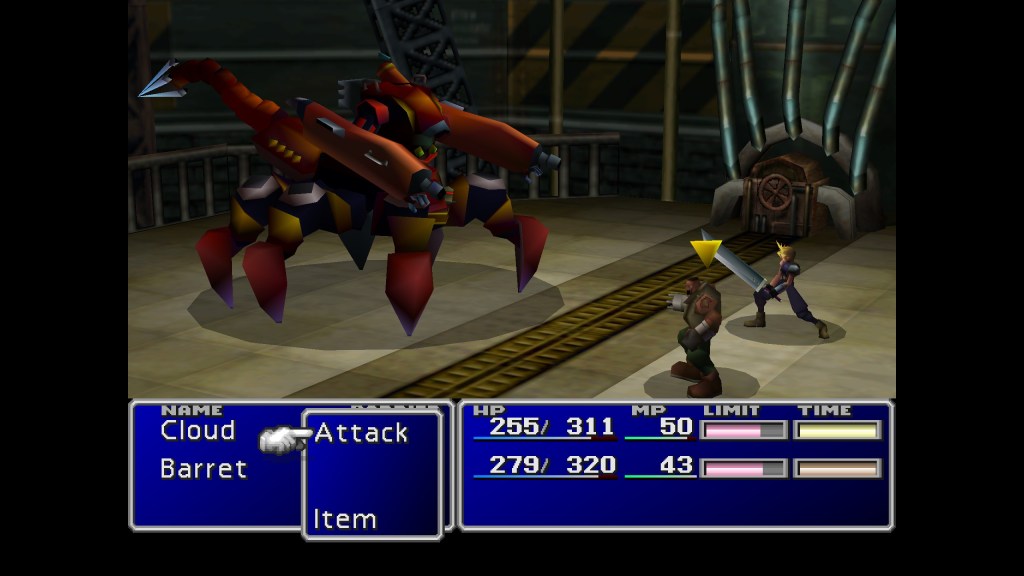Select Cloud in the party list
Screen dimensions: 1024x576
click(198, 431)
